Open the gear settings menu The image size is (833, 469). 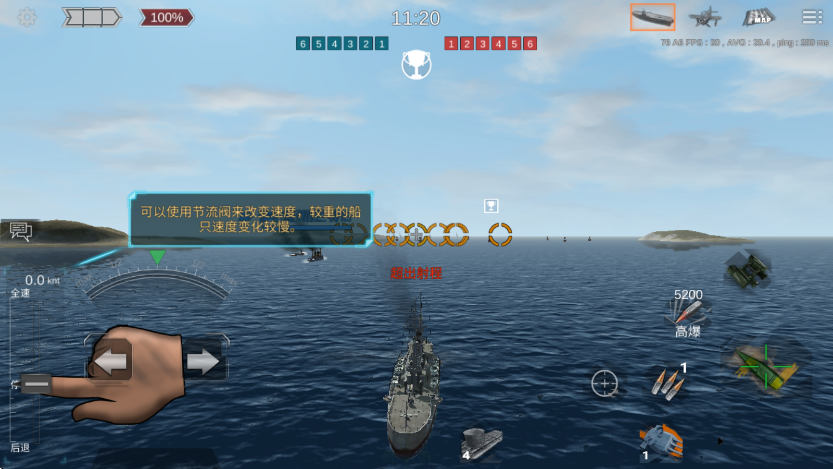click(27, 18)
